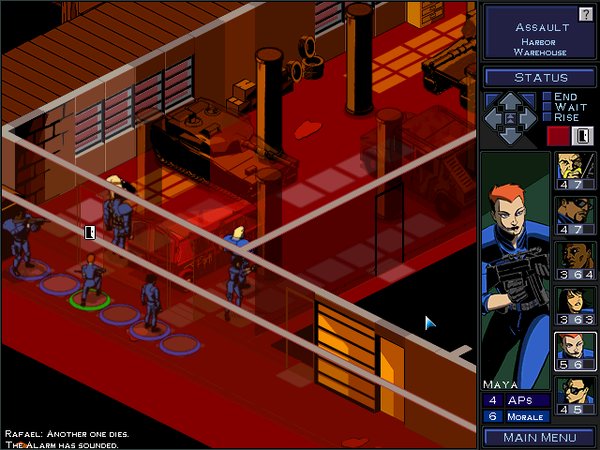This screenshot has width=600, height=450.
Task: Select the dark-haired woman squad portrait
Action: pyautogui.click(x=575, y=307)
